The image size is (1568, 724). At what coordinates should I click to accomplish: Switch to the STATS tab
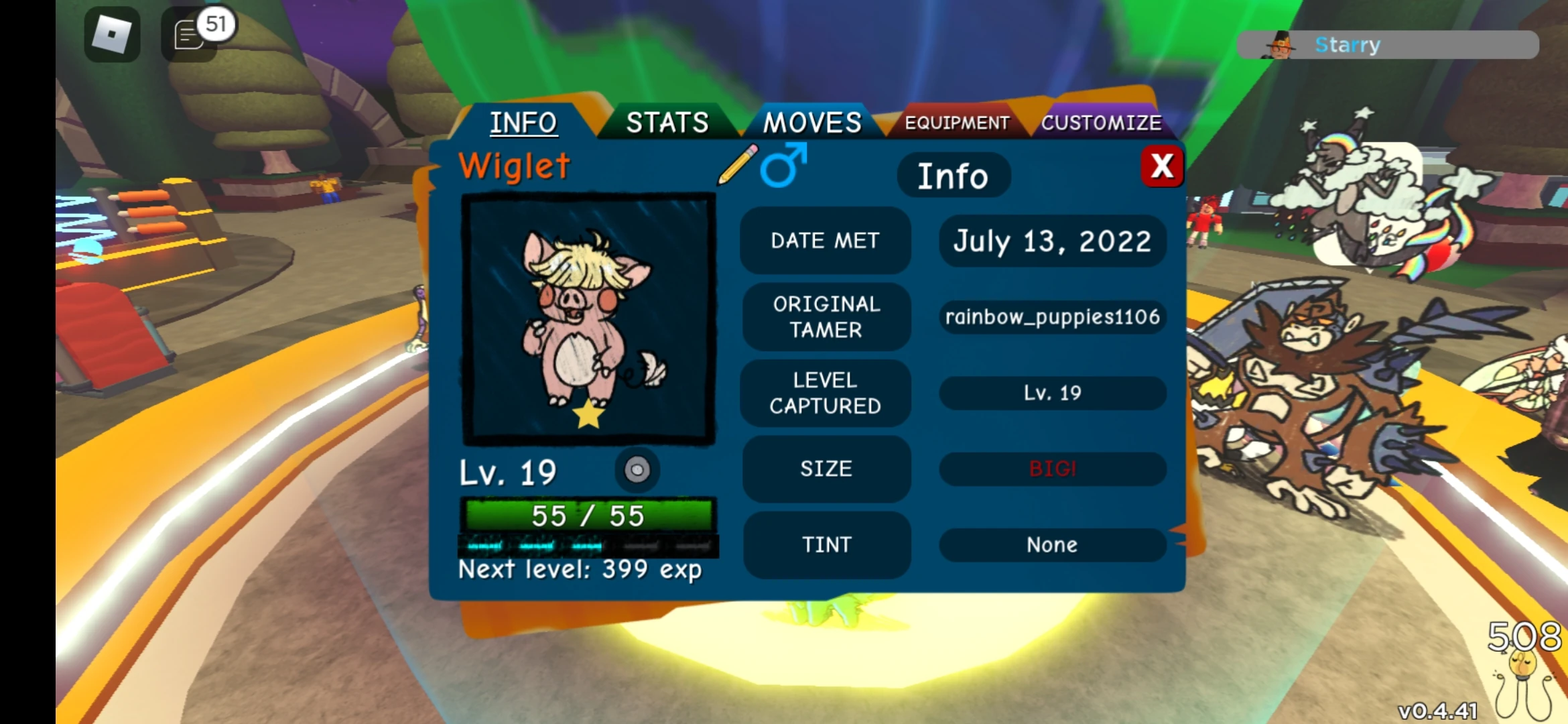tap(667, 123)
